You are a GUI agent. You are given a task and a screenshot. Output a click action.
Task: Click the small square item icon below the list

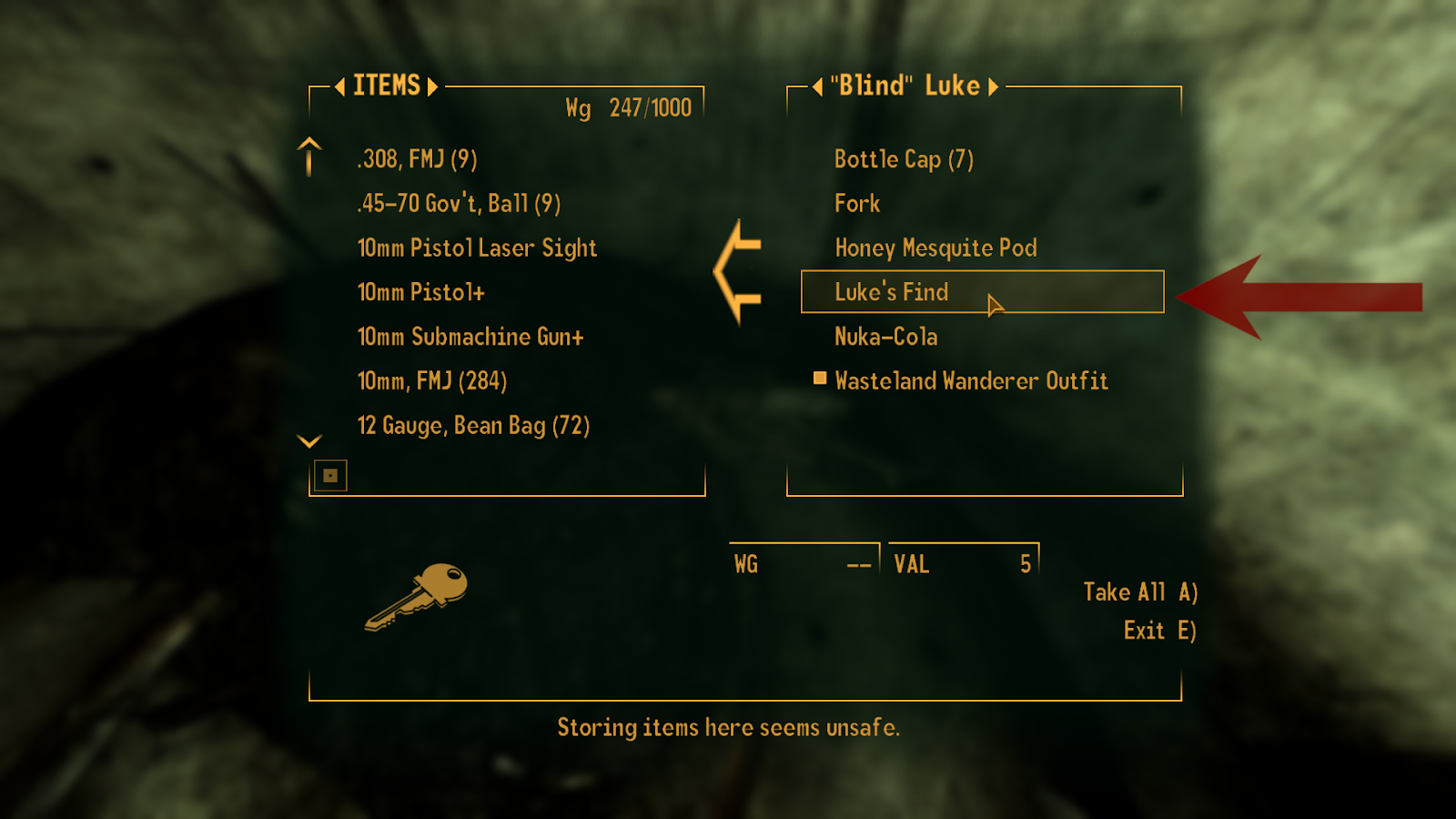tap(331, 475)
